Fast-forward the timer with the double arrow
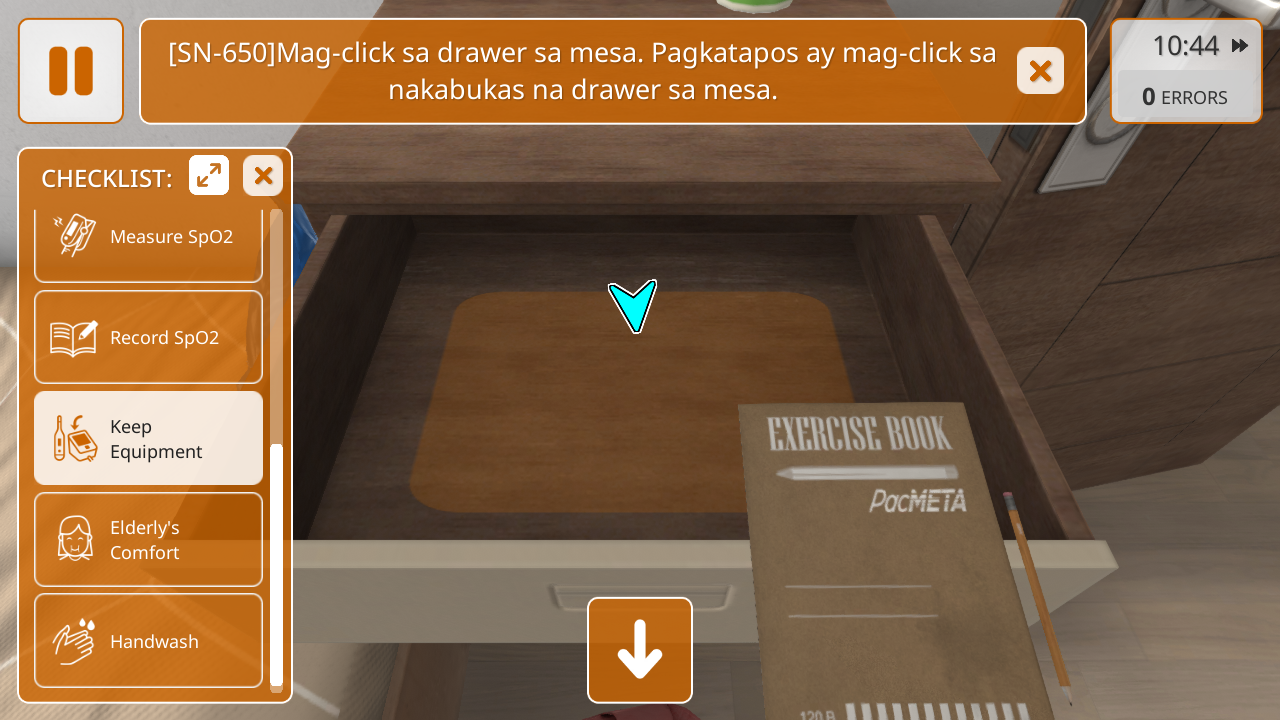This screenshot has height=720, width=1280. pos(1240,45)
